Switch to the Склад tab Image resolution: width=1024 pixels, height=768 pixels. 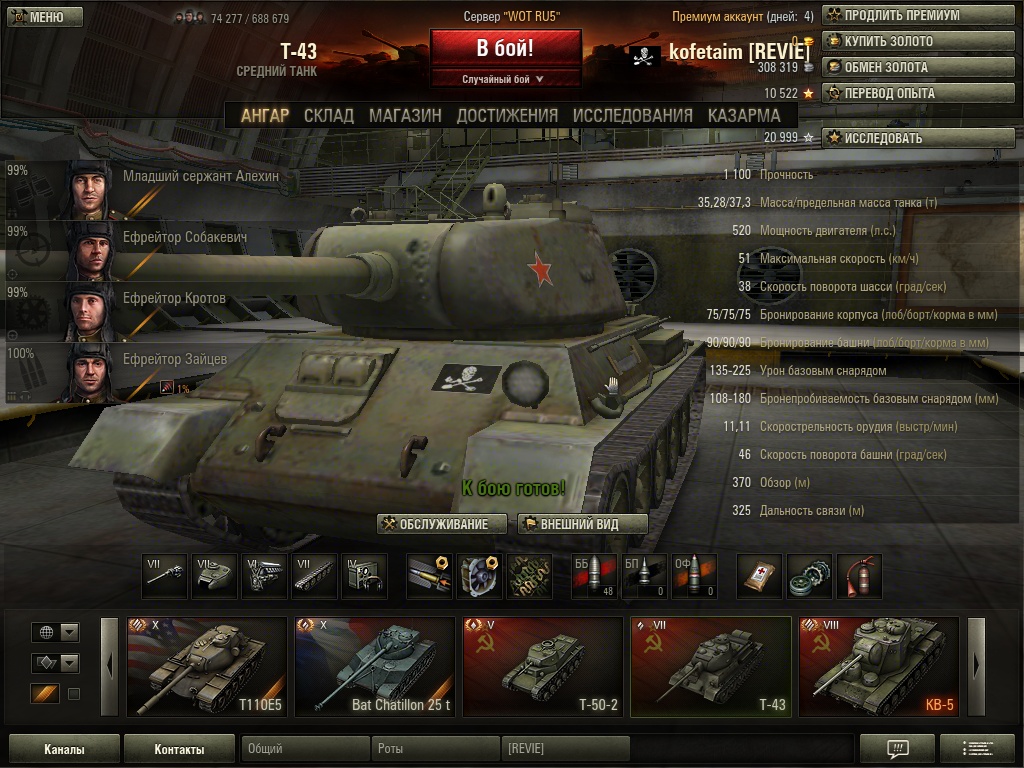pyautogui.click(x=329, y=115)
